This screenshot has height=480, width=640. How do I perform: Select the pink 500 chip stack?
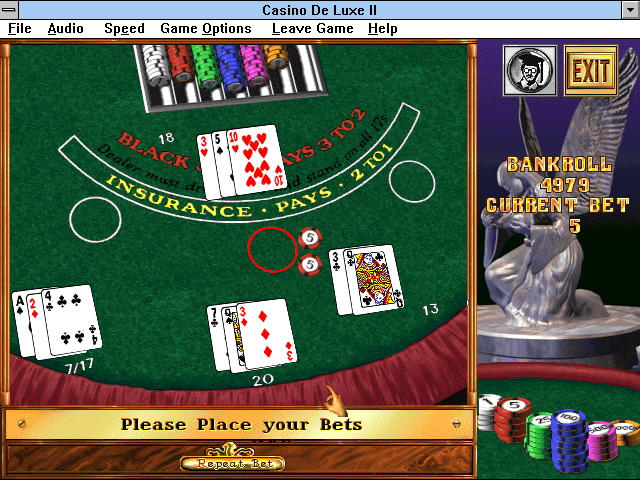pyautogui.click(x=601, y=440)
